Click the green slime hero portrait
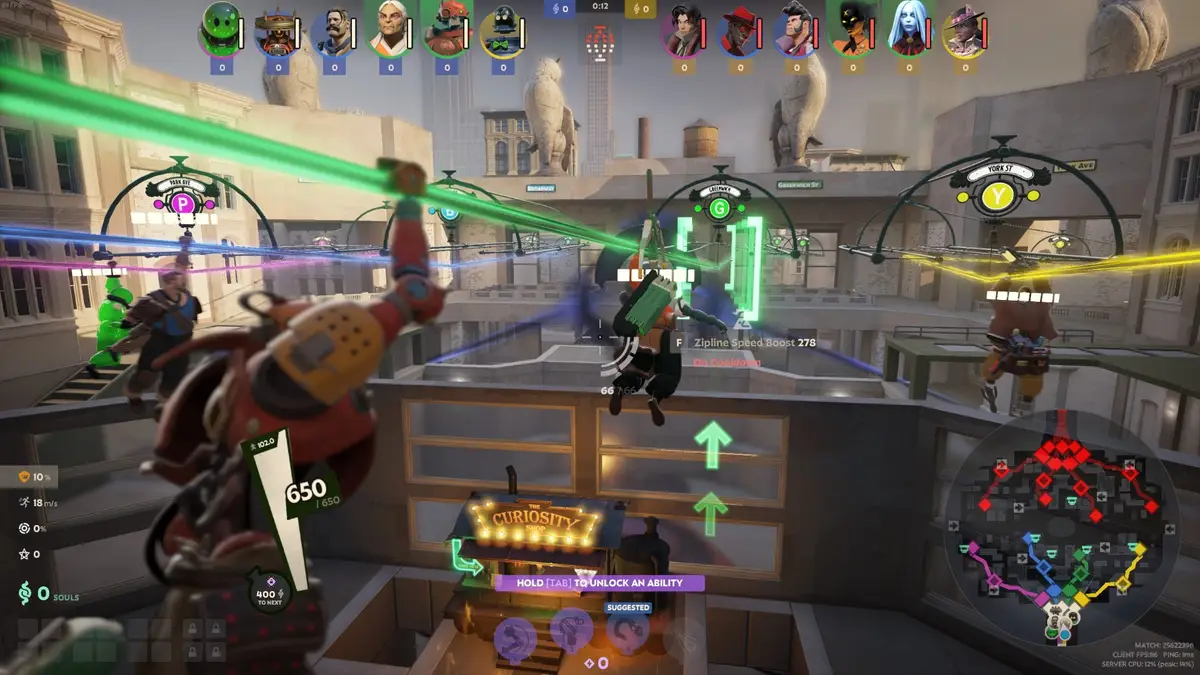The width and height of the screenshot is (1200, 675). (220, 28)
